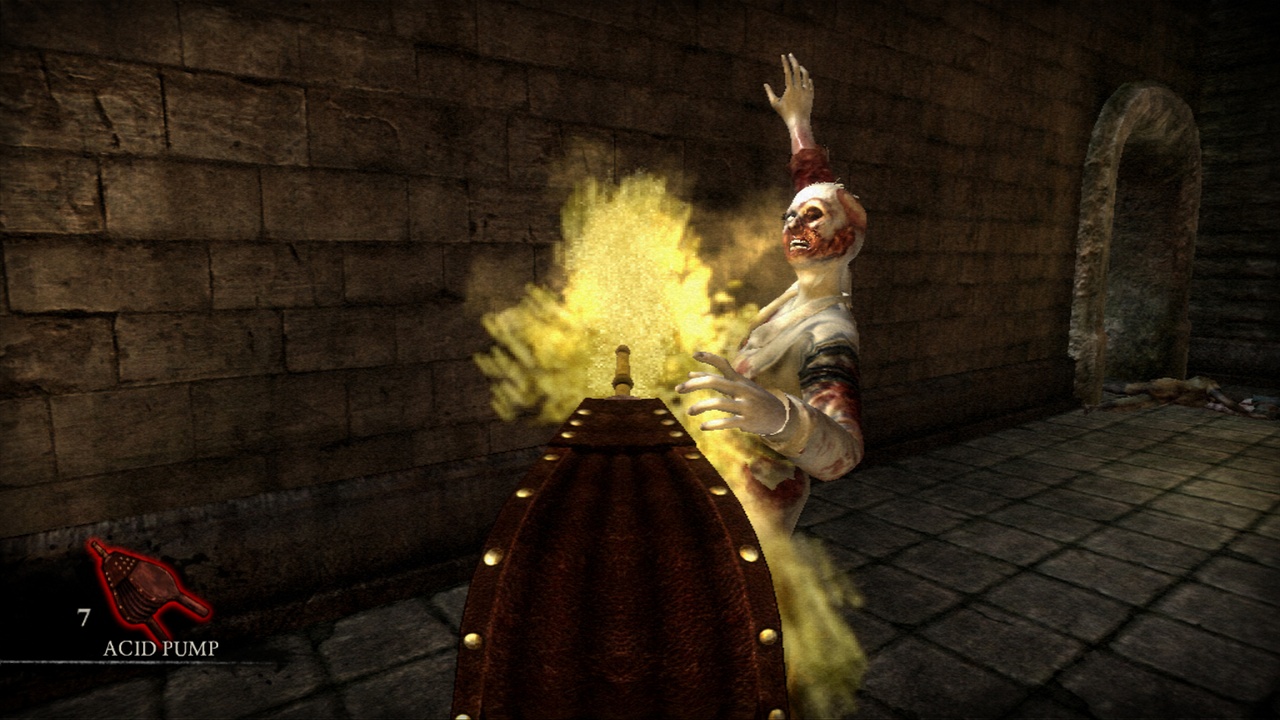Click the tiled floor on the right
1280x720 pixels.
click(1050, 600)
